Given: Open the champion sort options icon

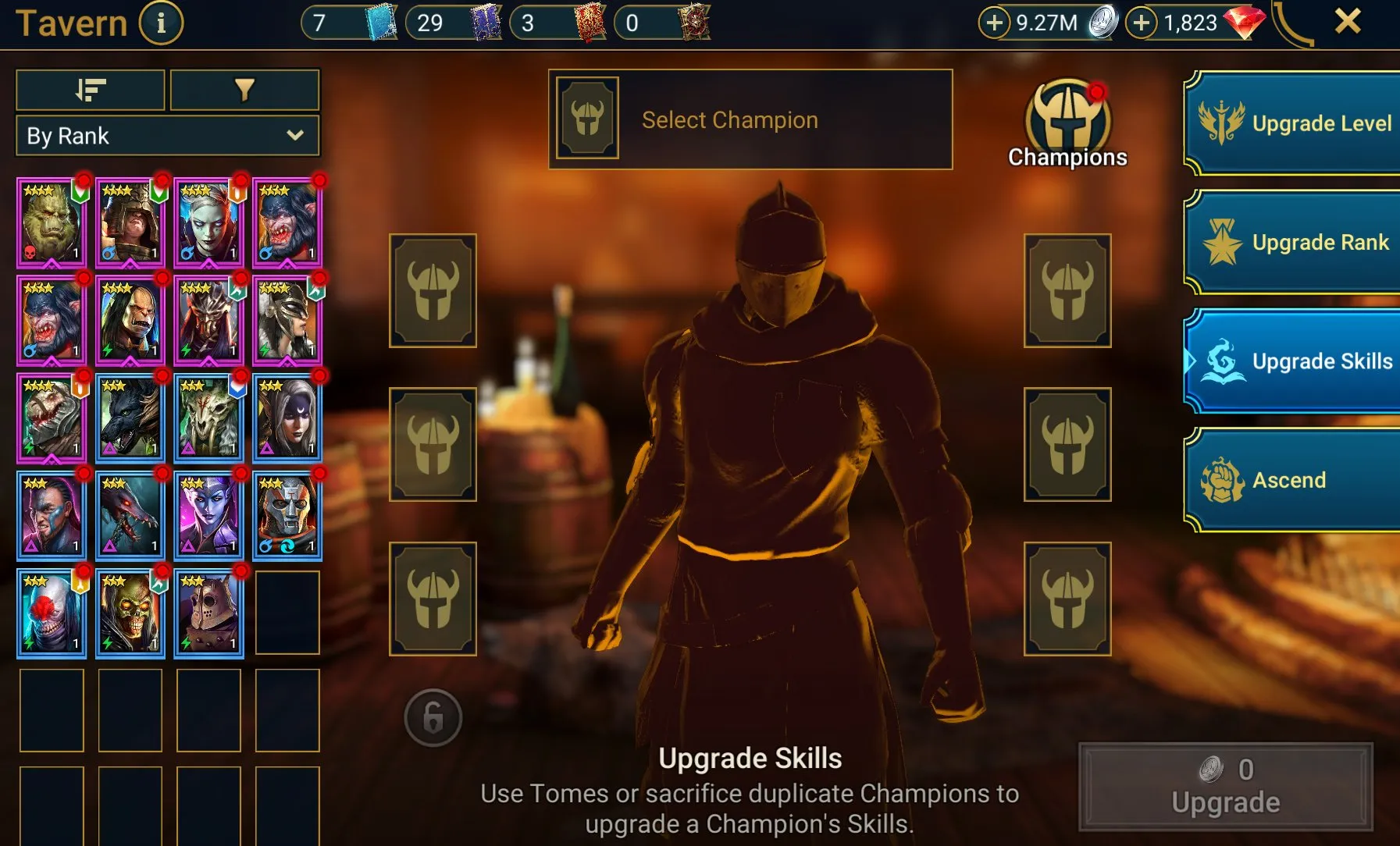Looking at the screenshot, I should click(x=89, y=90).
